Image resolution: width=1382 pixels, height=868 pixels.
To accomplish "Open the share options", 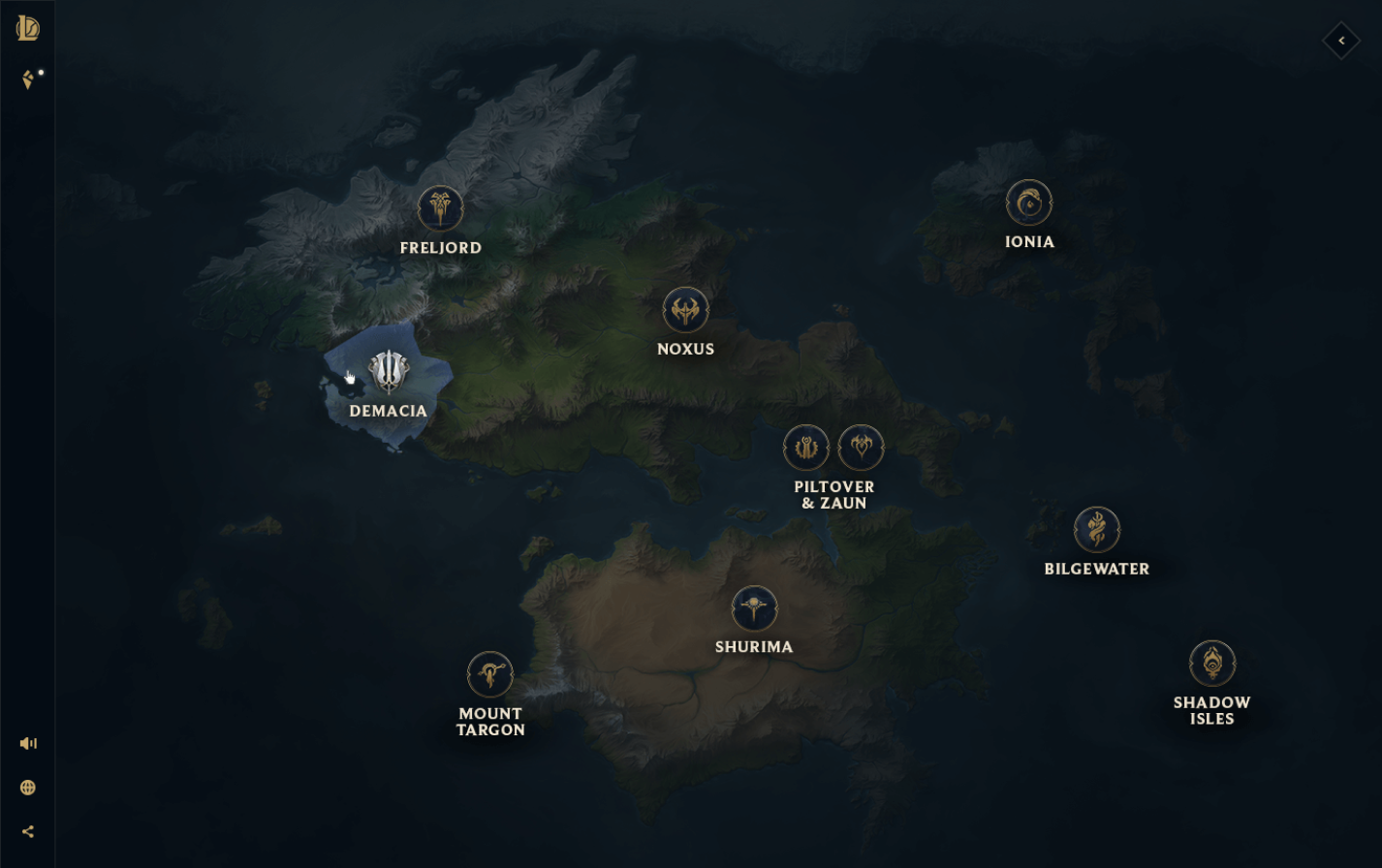I will 28,829.
